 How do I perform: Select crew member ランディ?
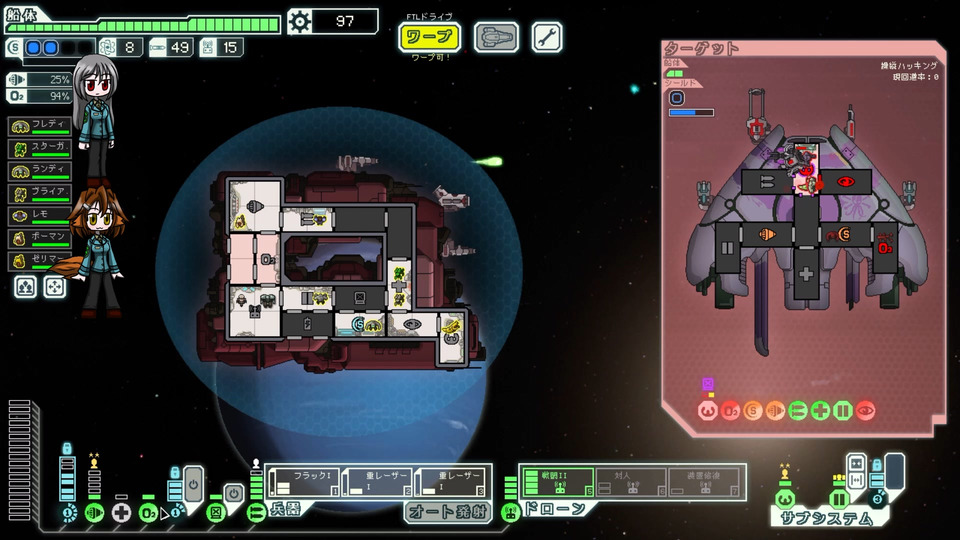(40, 171)
